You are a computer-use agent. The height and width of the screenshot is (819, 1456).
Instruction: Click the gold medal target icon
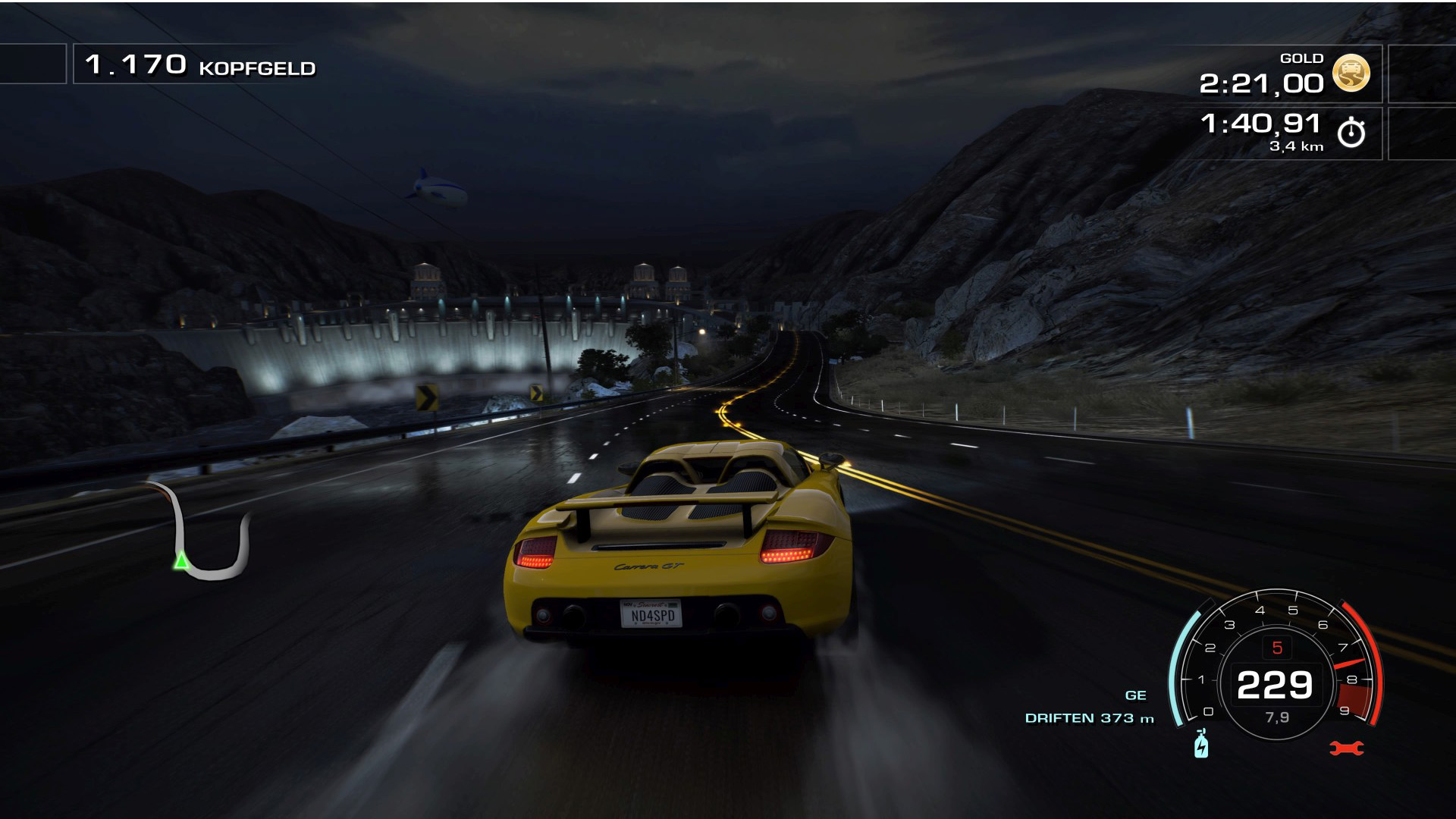1351,73
